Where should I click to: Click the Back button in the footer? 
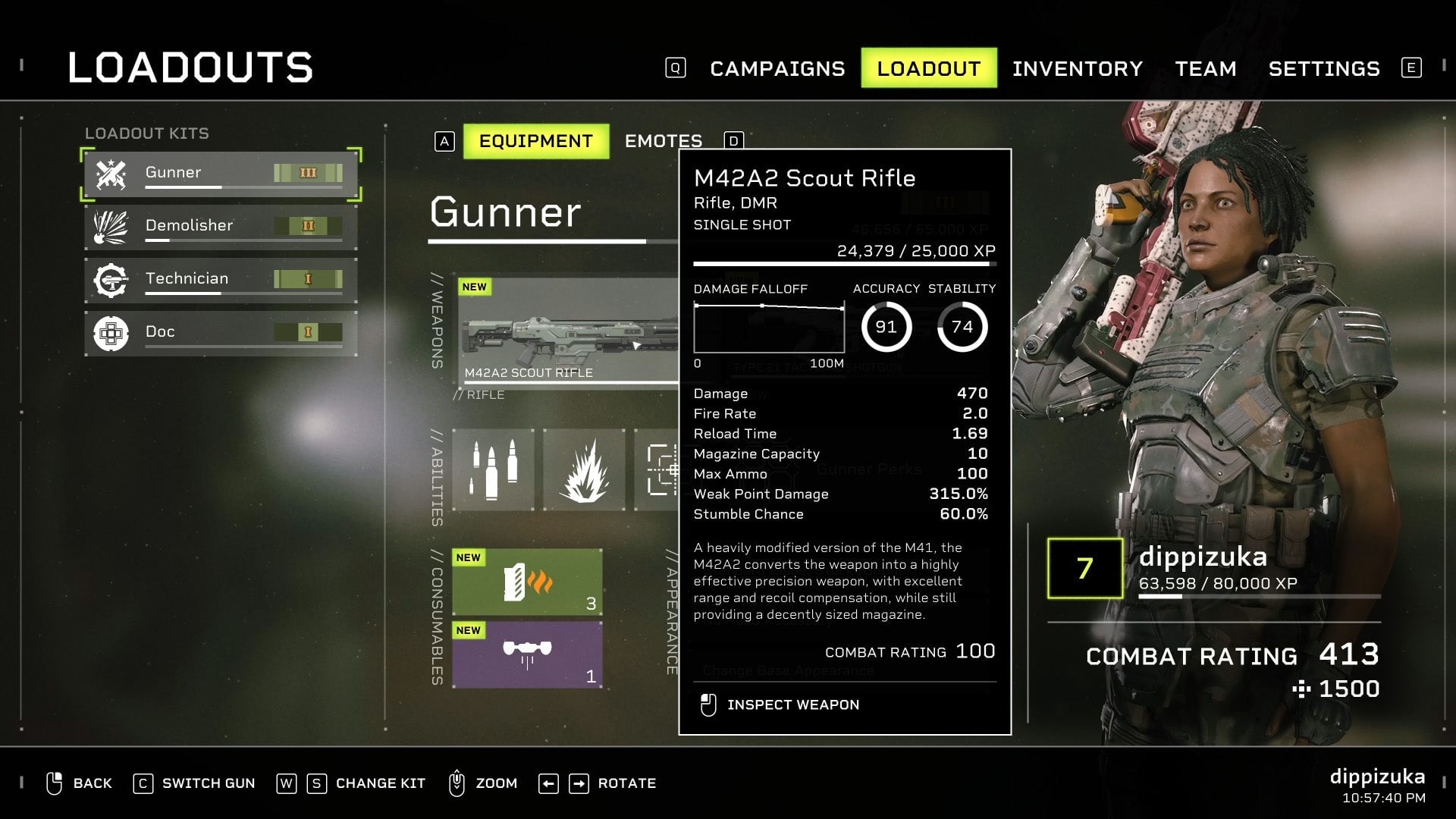[x=80, y=783]
